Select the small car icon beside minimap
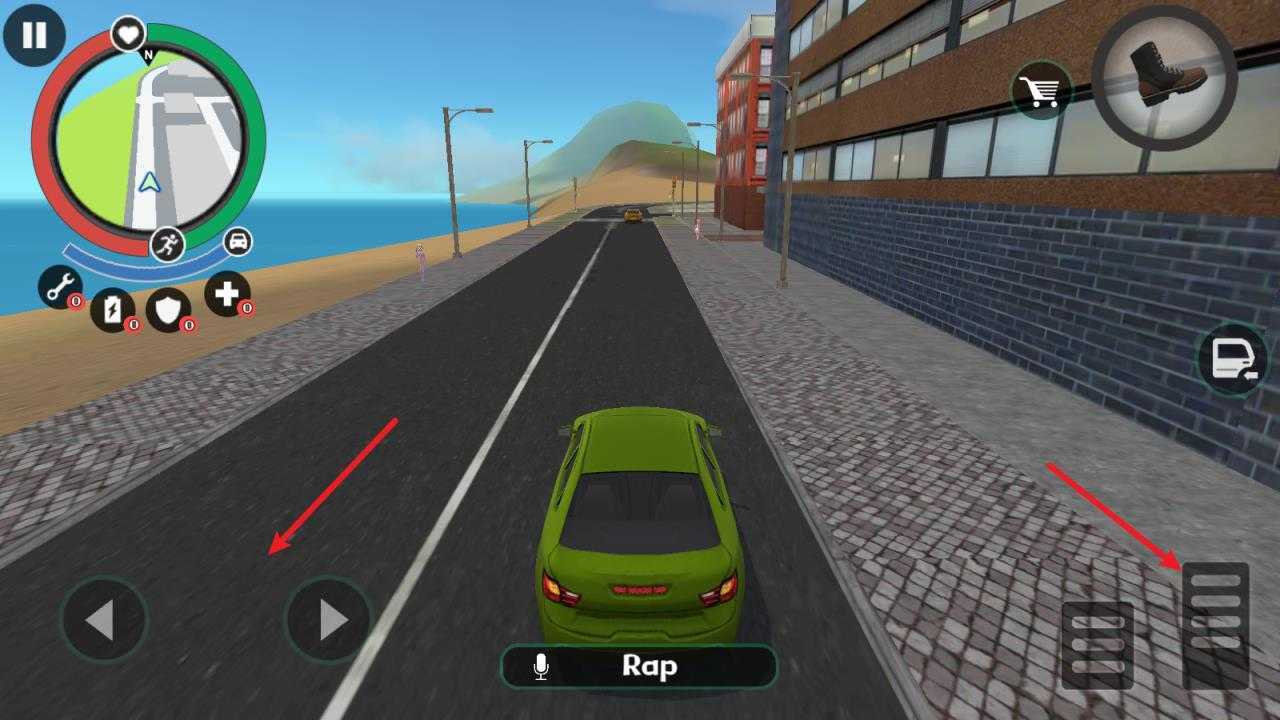 pos(238,241)
